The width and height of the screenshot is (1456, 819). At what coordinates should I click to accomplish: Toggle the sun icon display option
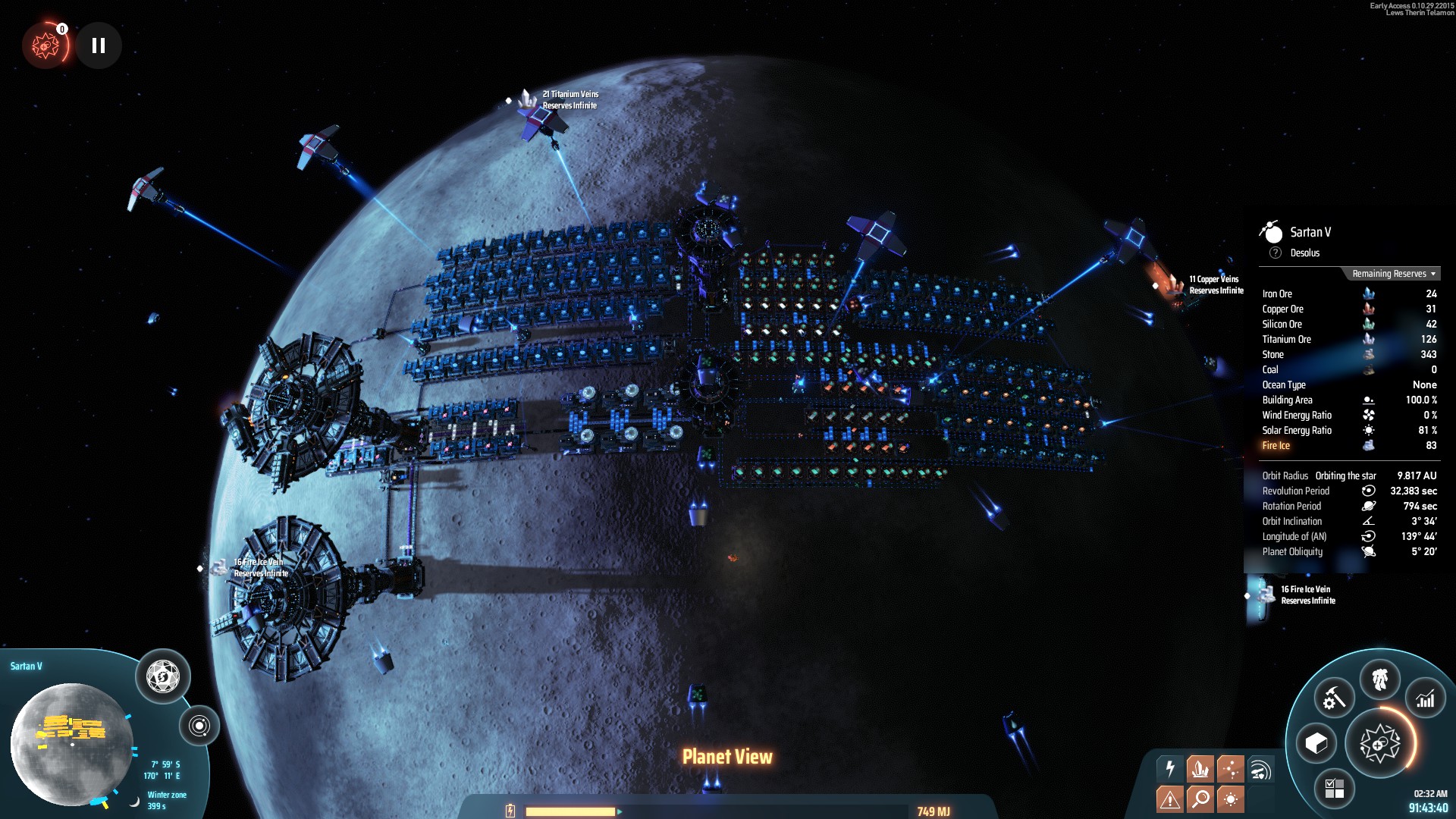coord(1230,799)
